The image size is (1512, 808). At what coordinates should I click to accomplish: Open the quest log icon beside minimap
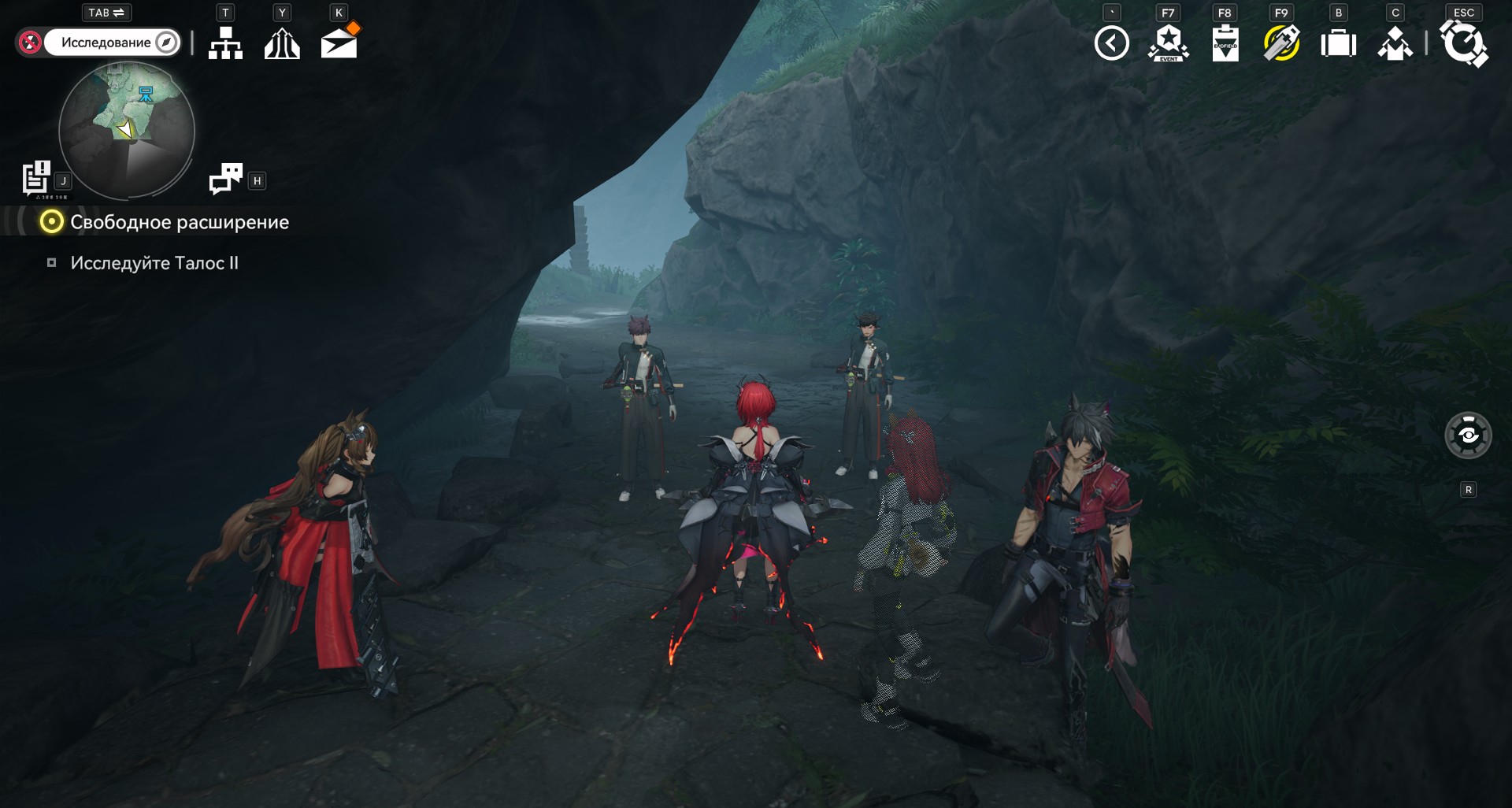click(x=36, y=178)
